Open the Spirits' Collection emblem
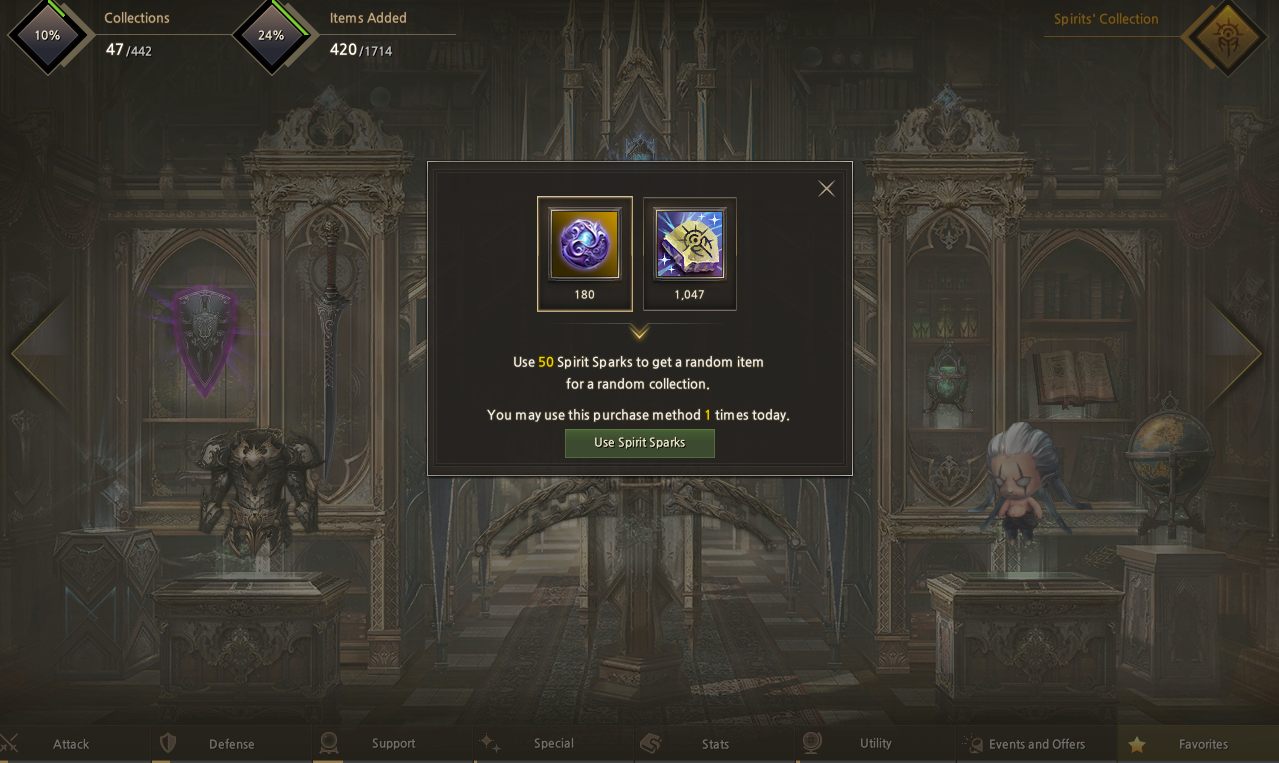 click(1226, 38)
